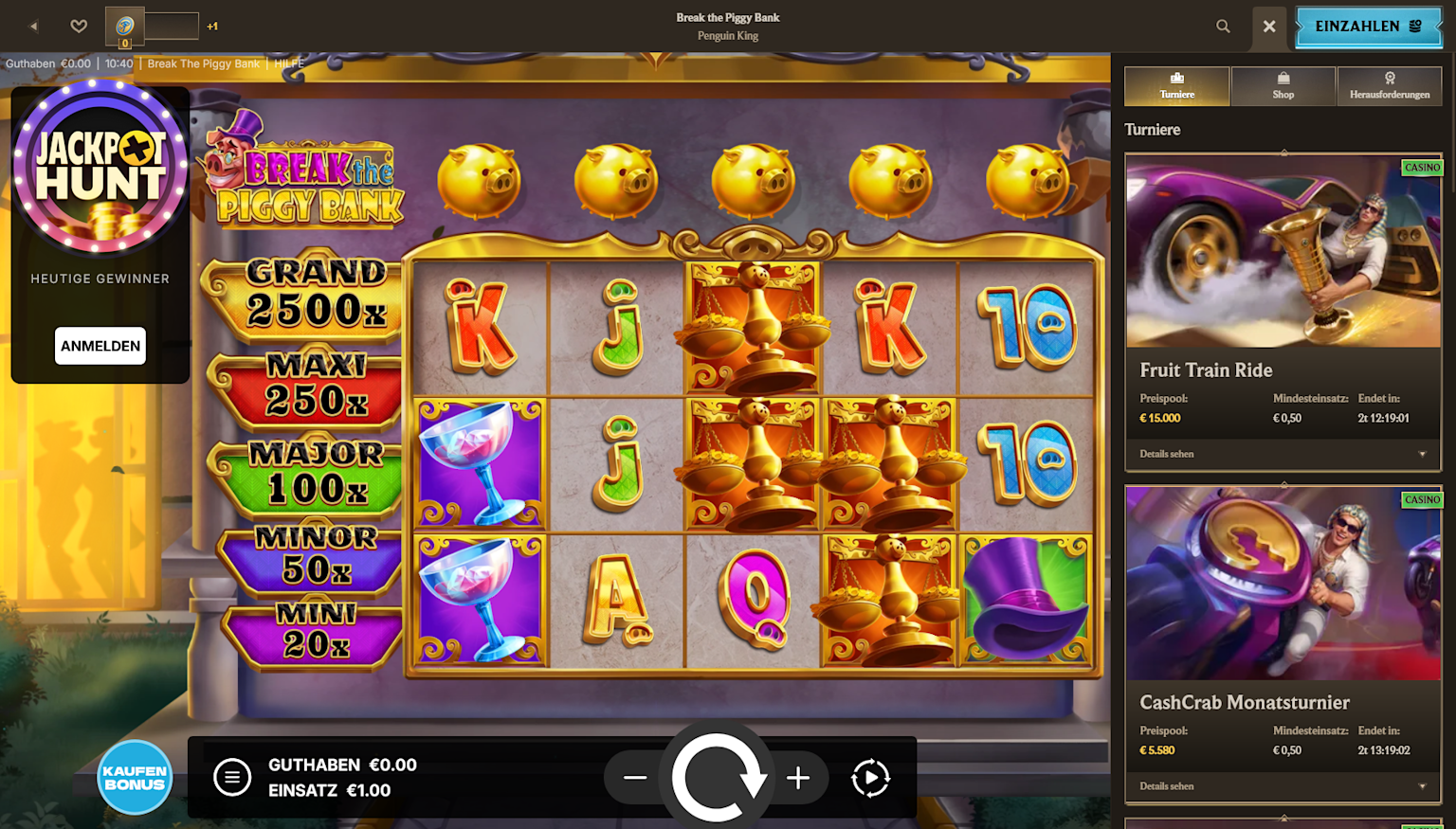Open the Herausforderungen tab

[1390, 85]
